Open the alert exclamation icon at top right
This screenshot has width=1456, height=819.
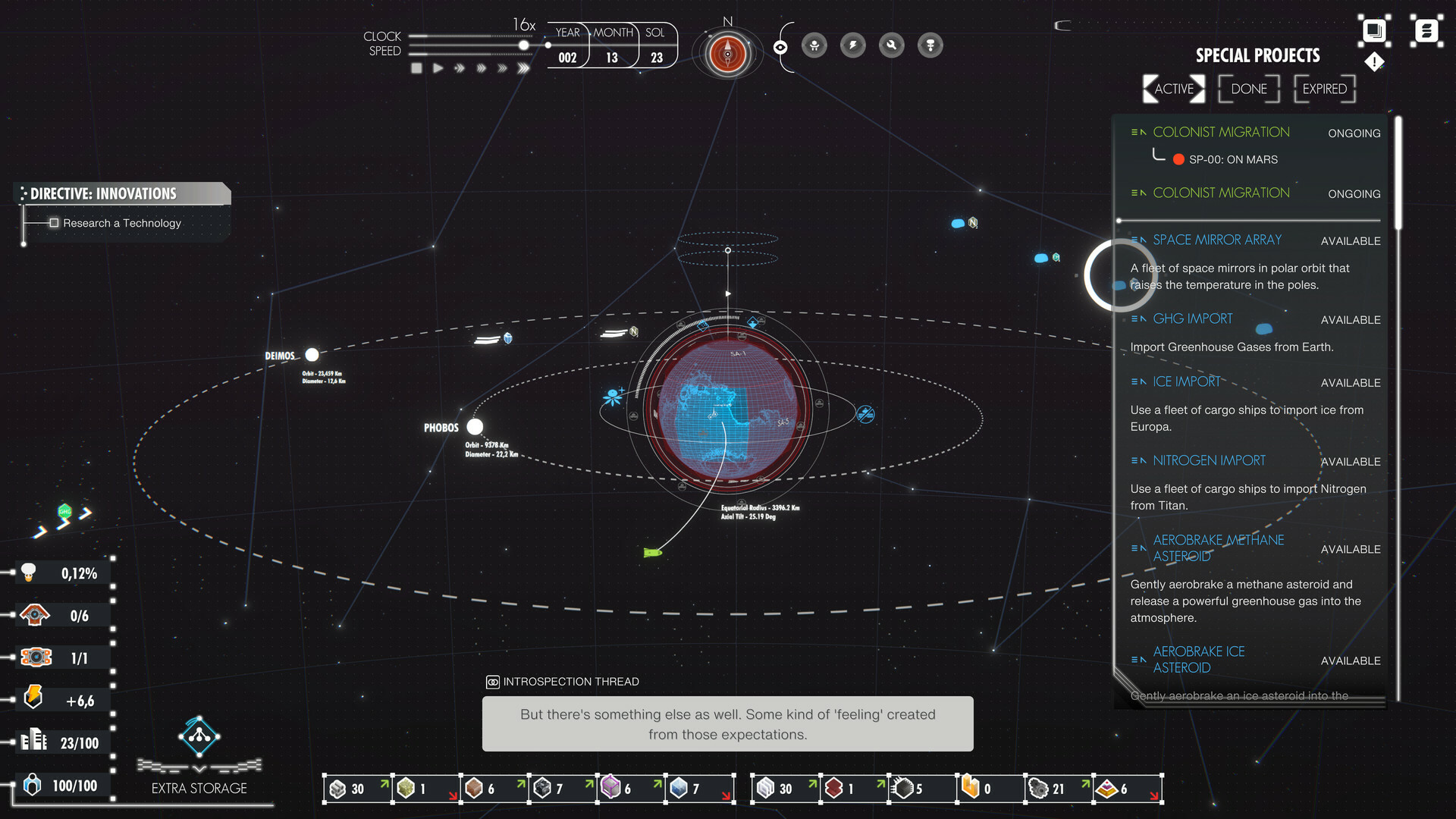1373,62
